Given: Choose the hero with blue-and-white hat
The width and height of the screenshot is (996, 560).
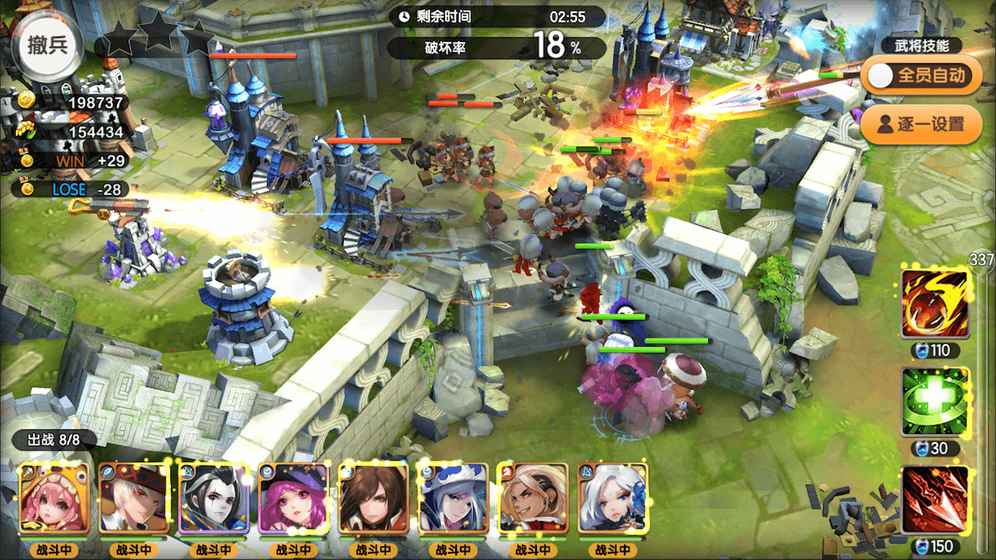Looking at the screenshot, I should coord(453,499).
